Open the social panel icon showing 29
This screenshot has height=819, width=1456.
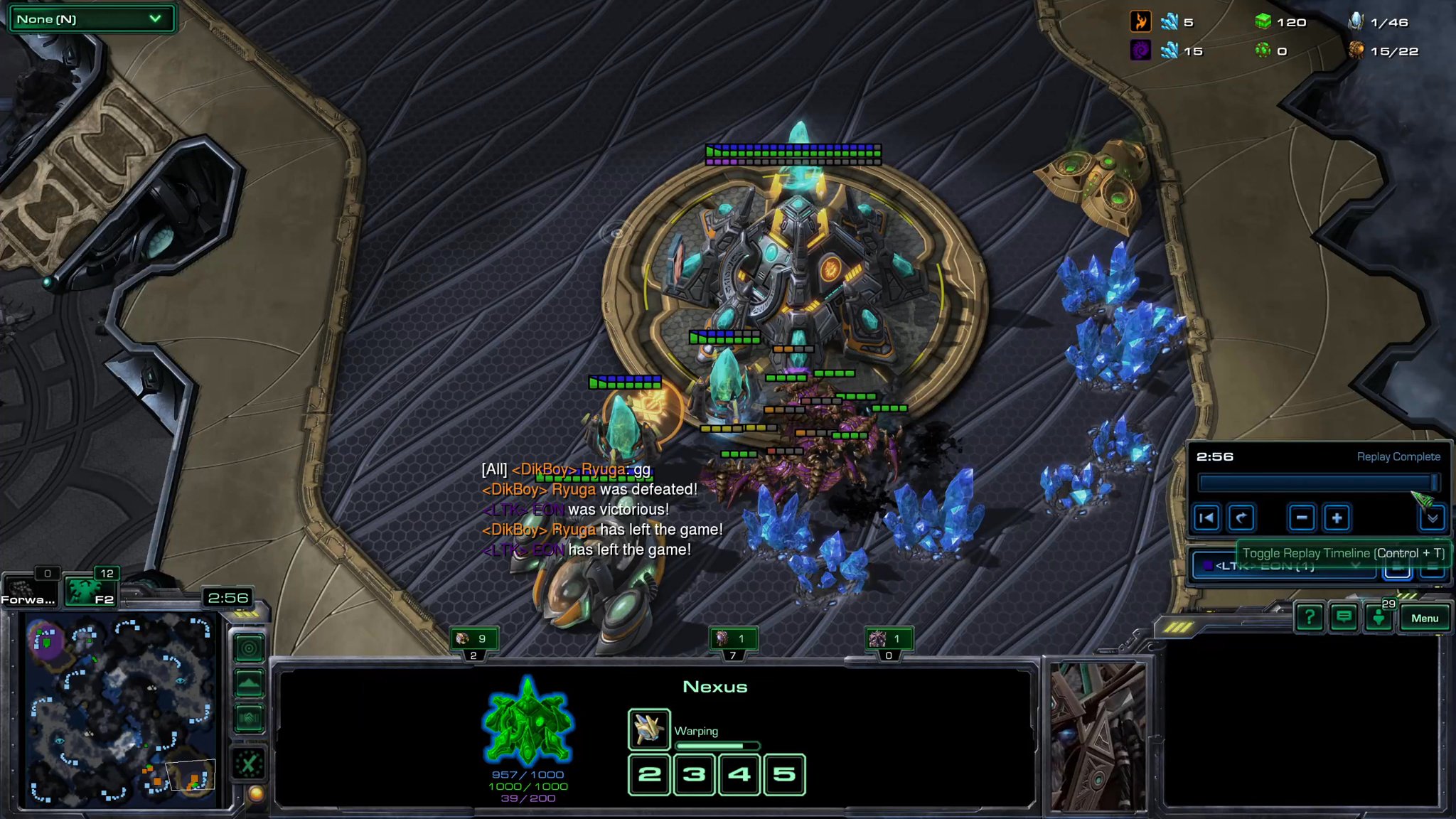tap(1379, 619)
